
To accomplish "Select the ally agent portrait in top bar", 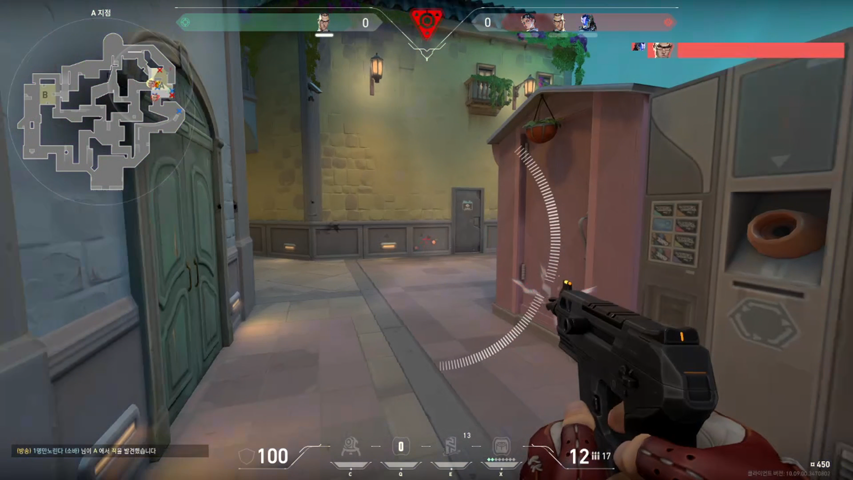I will pyautogui.click(x=324, y=23).
